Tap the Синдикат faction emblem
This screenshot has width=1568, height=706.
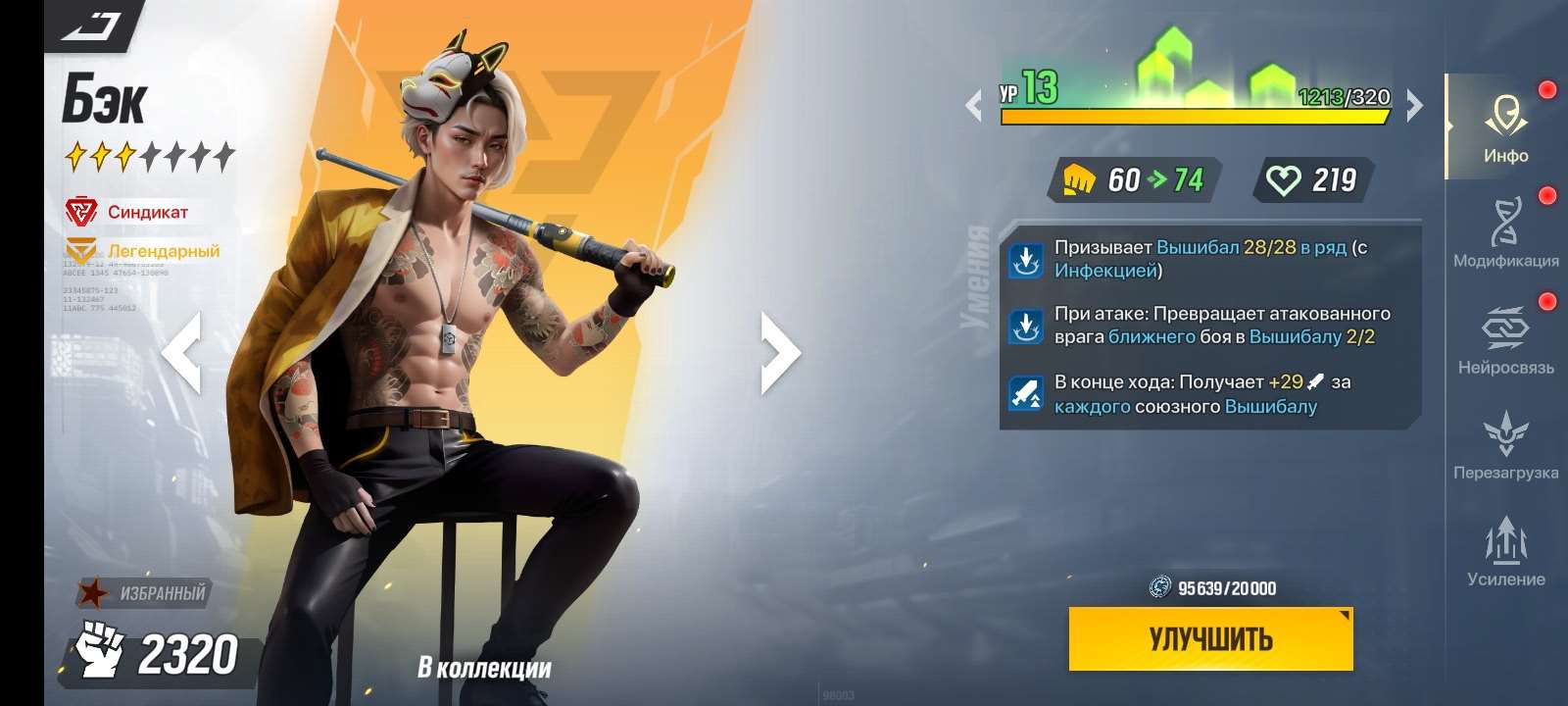point(83,208)
